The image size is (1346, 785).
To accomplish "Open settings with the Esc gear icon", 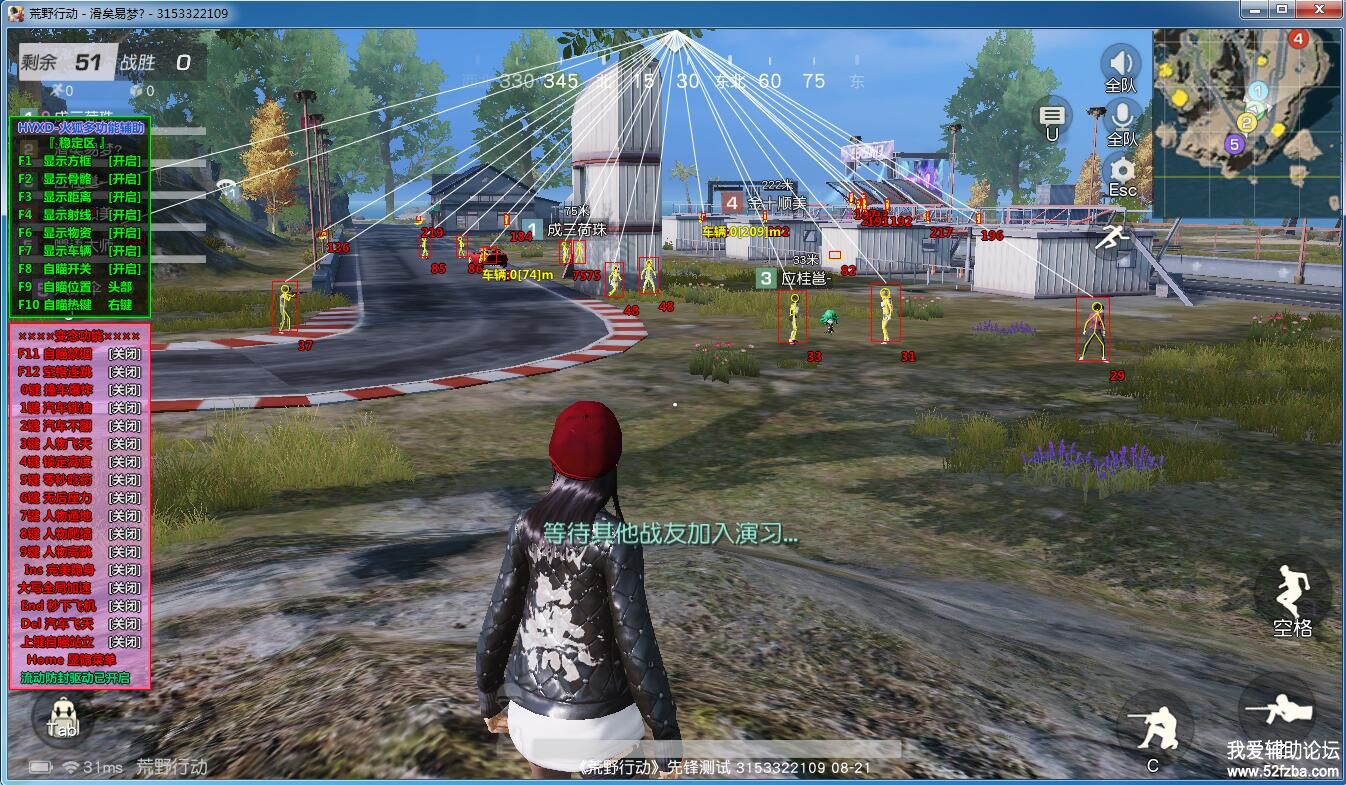I will 1122,171.
